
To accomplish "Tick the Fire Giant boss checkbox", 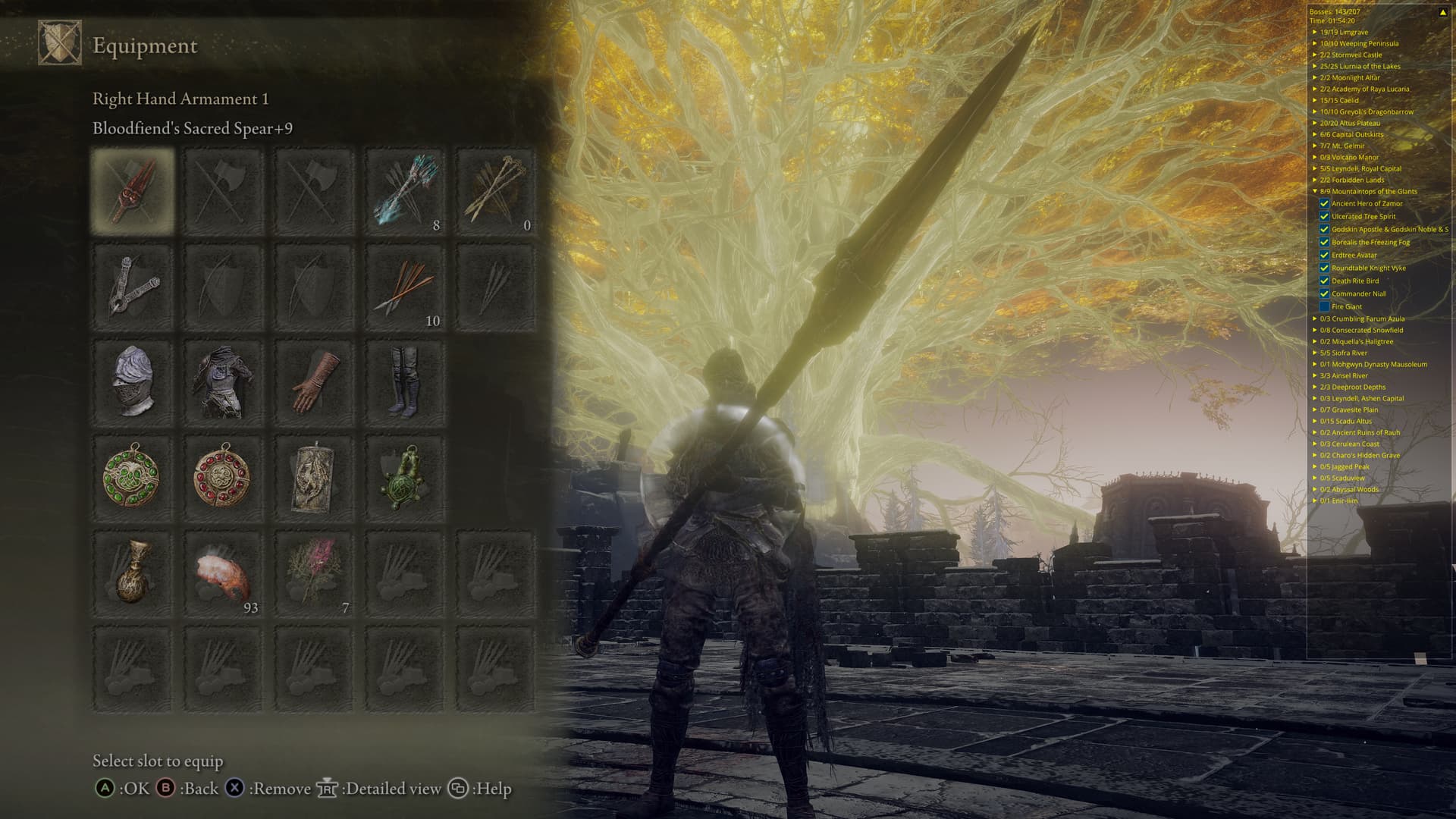I will point(1324,306).
